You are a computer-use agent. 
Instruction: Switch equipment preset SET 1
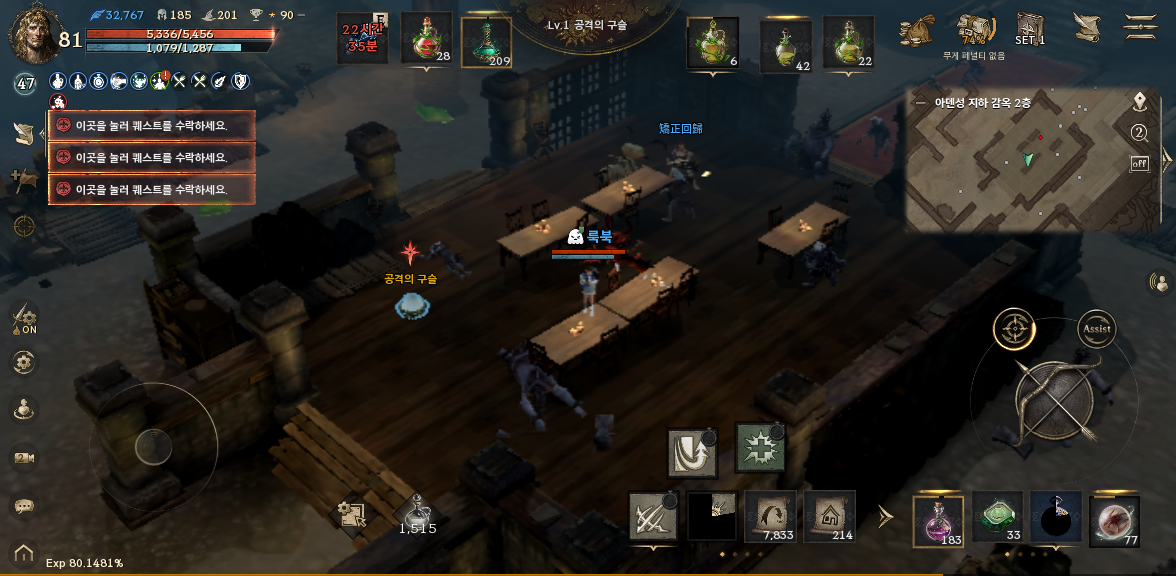pyautogui.click(x=1030, y=28)
